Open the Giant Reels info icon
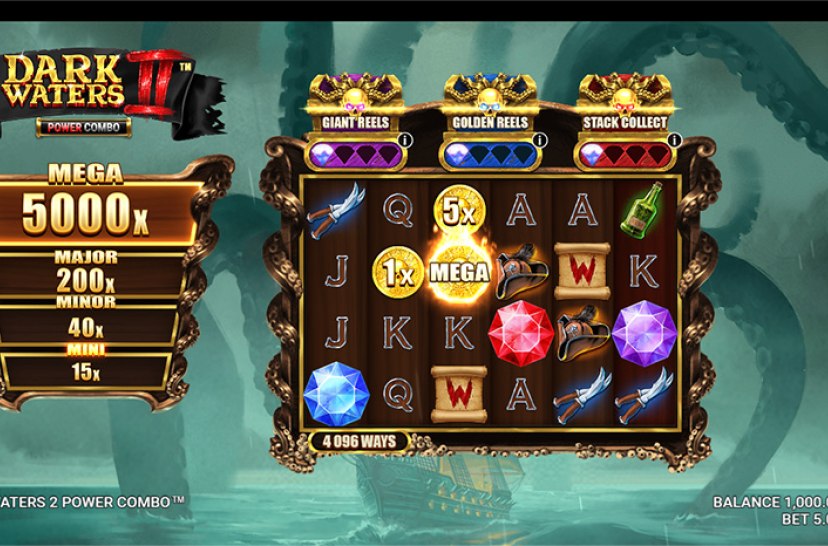Screen dimensions: 828x546 tap(404, 141)
